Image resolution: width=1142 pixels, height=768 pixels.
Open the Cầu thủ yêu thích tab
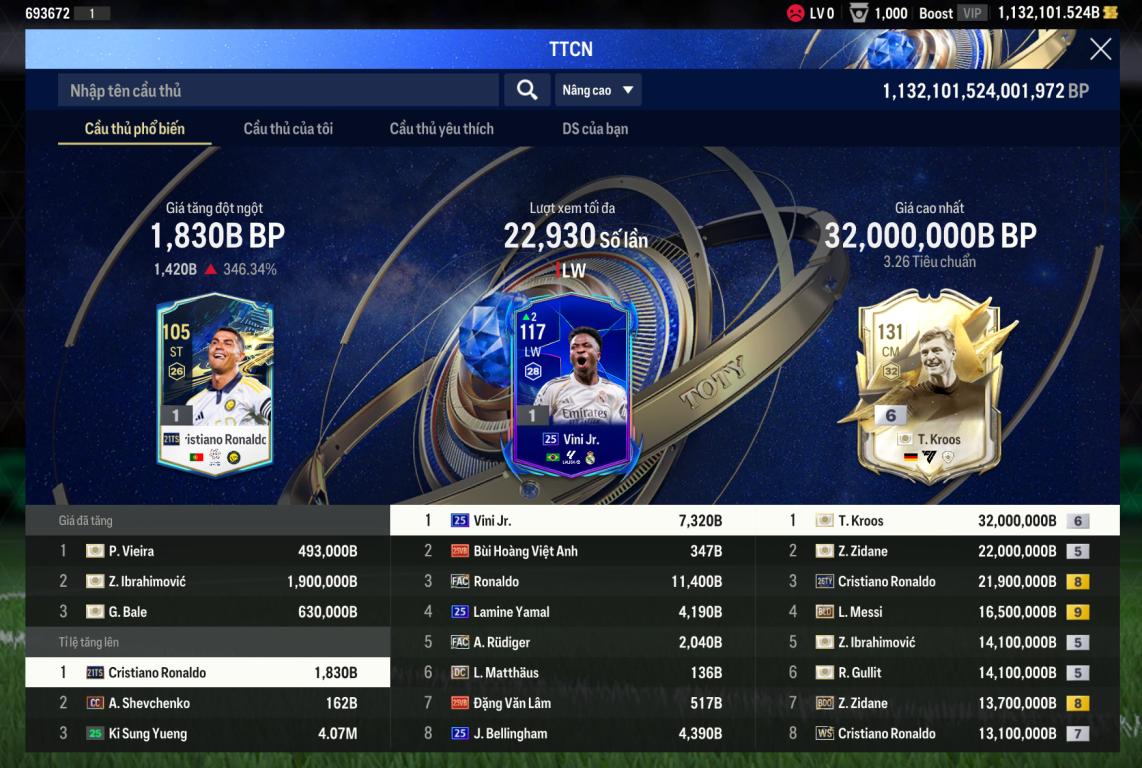(441, 128)
